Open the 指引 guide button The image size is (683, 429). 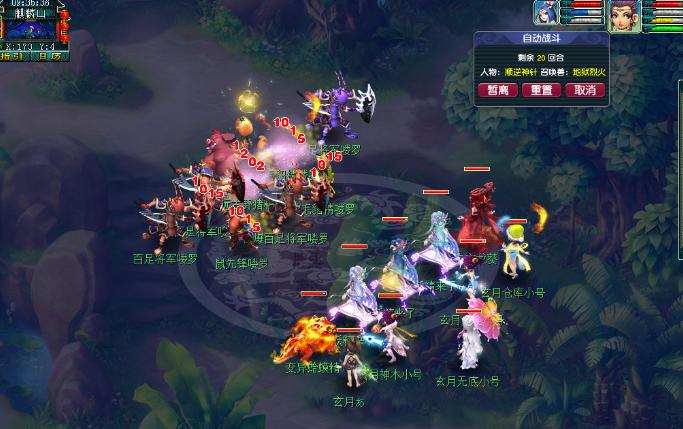(x=14, y=56)
